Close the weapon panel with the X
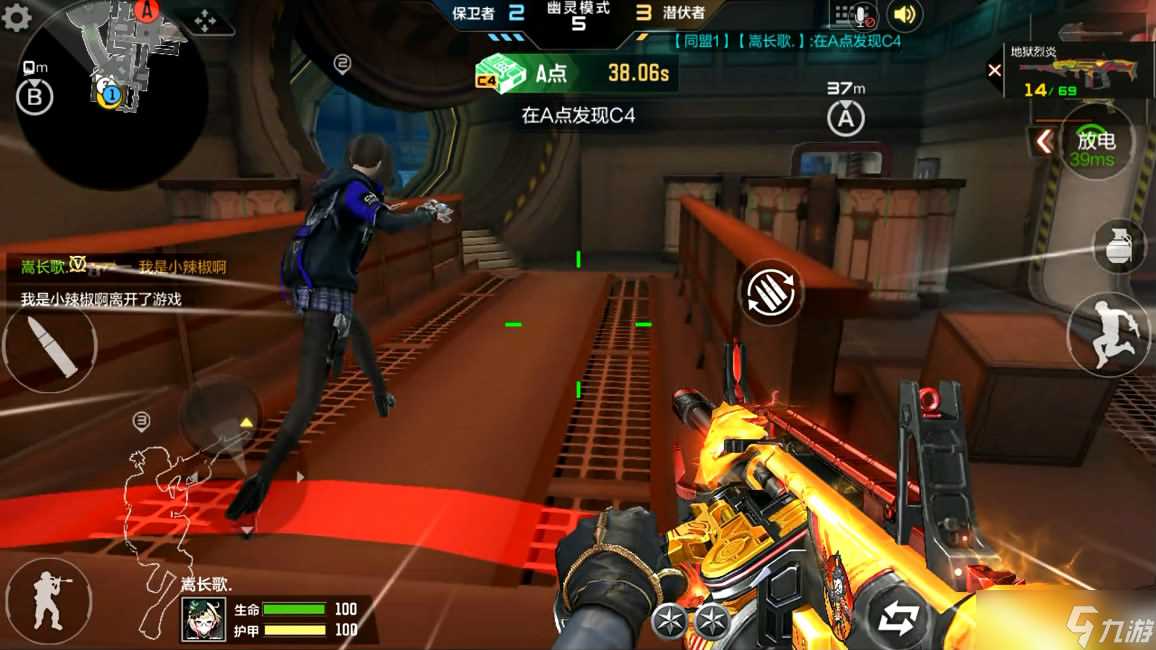Image resolution: width=1156 pixels, height=650 pixels. tap(994, 70)
